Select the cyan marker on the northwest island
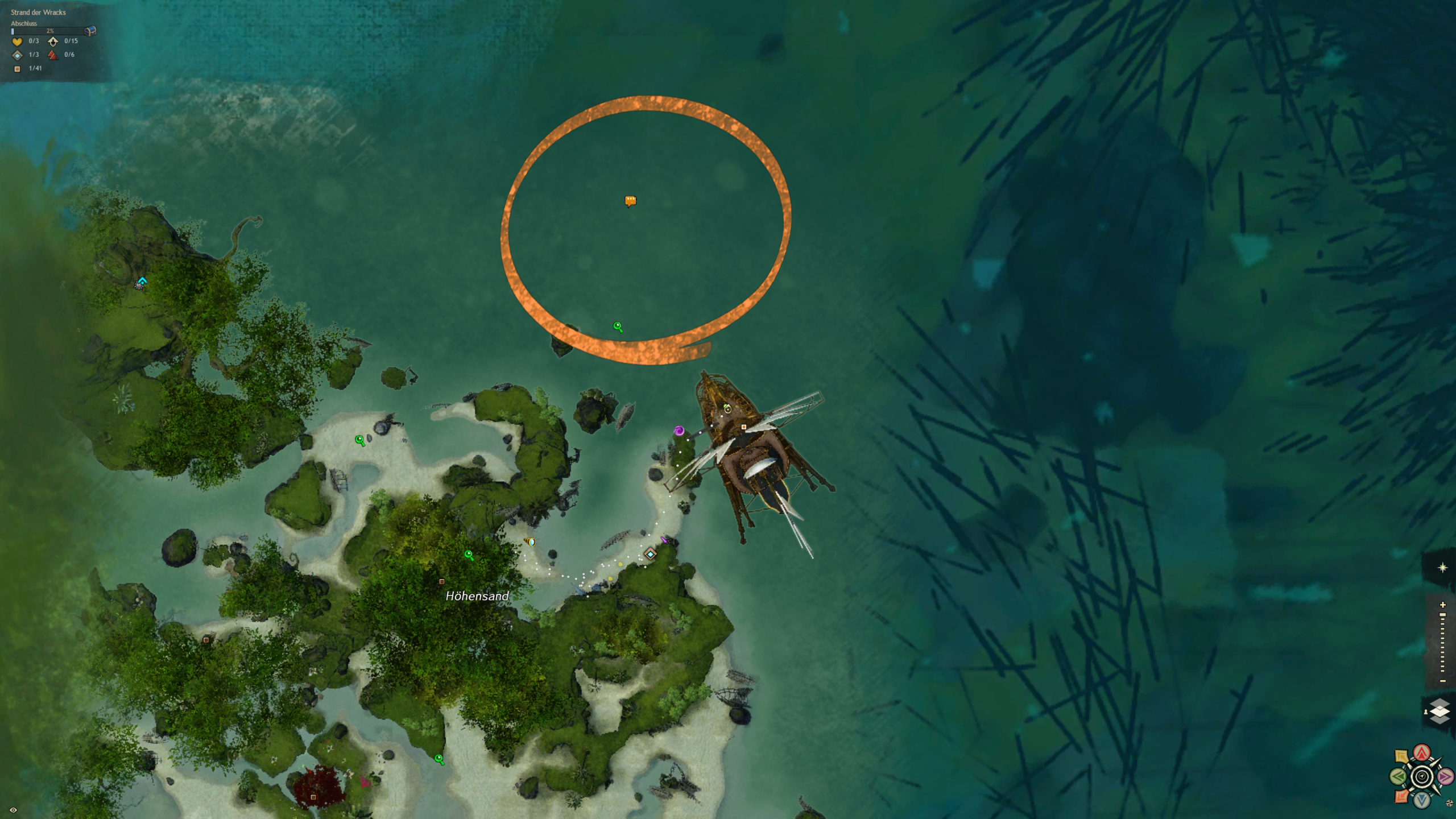Image resolution: width=1456 pixels, height=819 pixels. click(142, 282)
